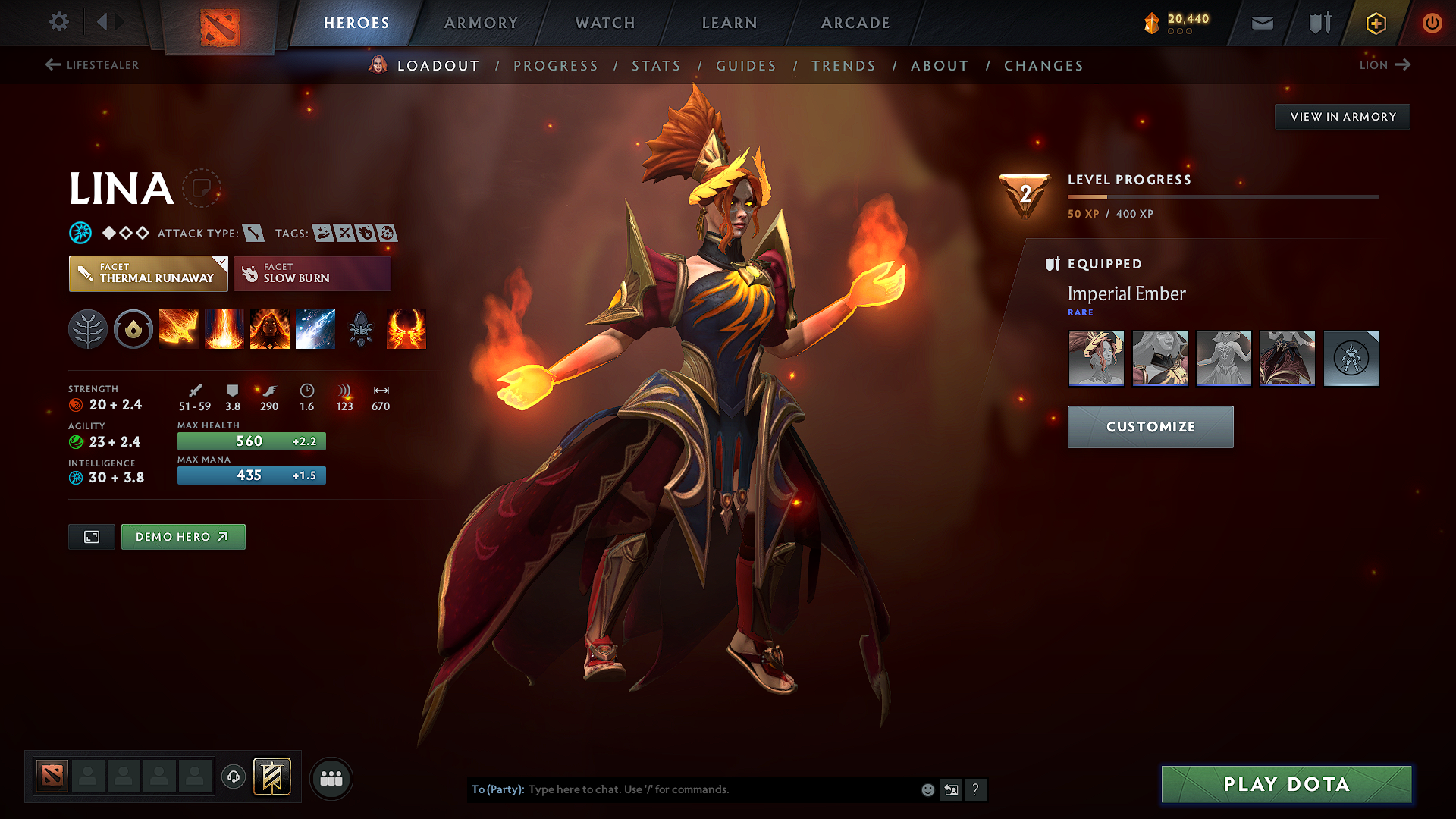The height and width of the screenshot is (819, 1456).
Task: Select the Thermal Runaway facet
Action: click(x=148, y=274)
